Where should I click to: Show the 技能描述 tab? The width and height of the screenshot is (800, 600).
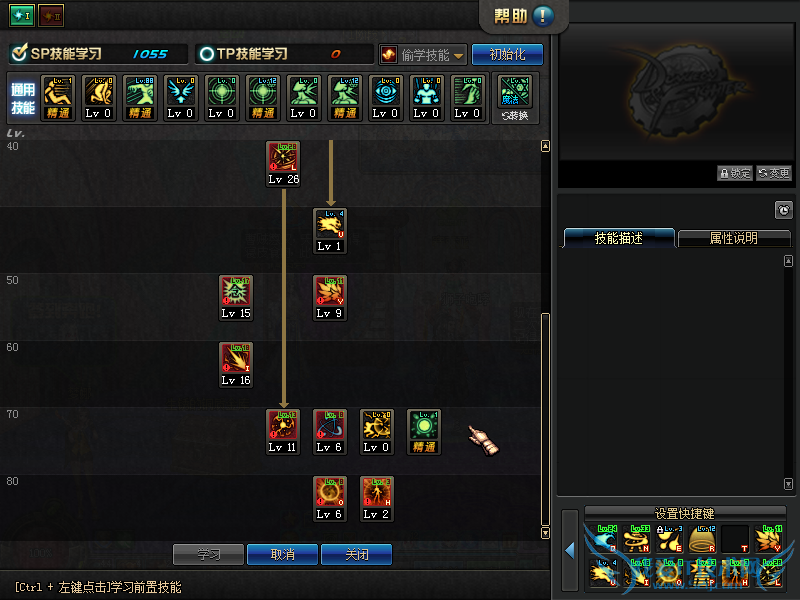click(619, 239)
